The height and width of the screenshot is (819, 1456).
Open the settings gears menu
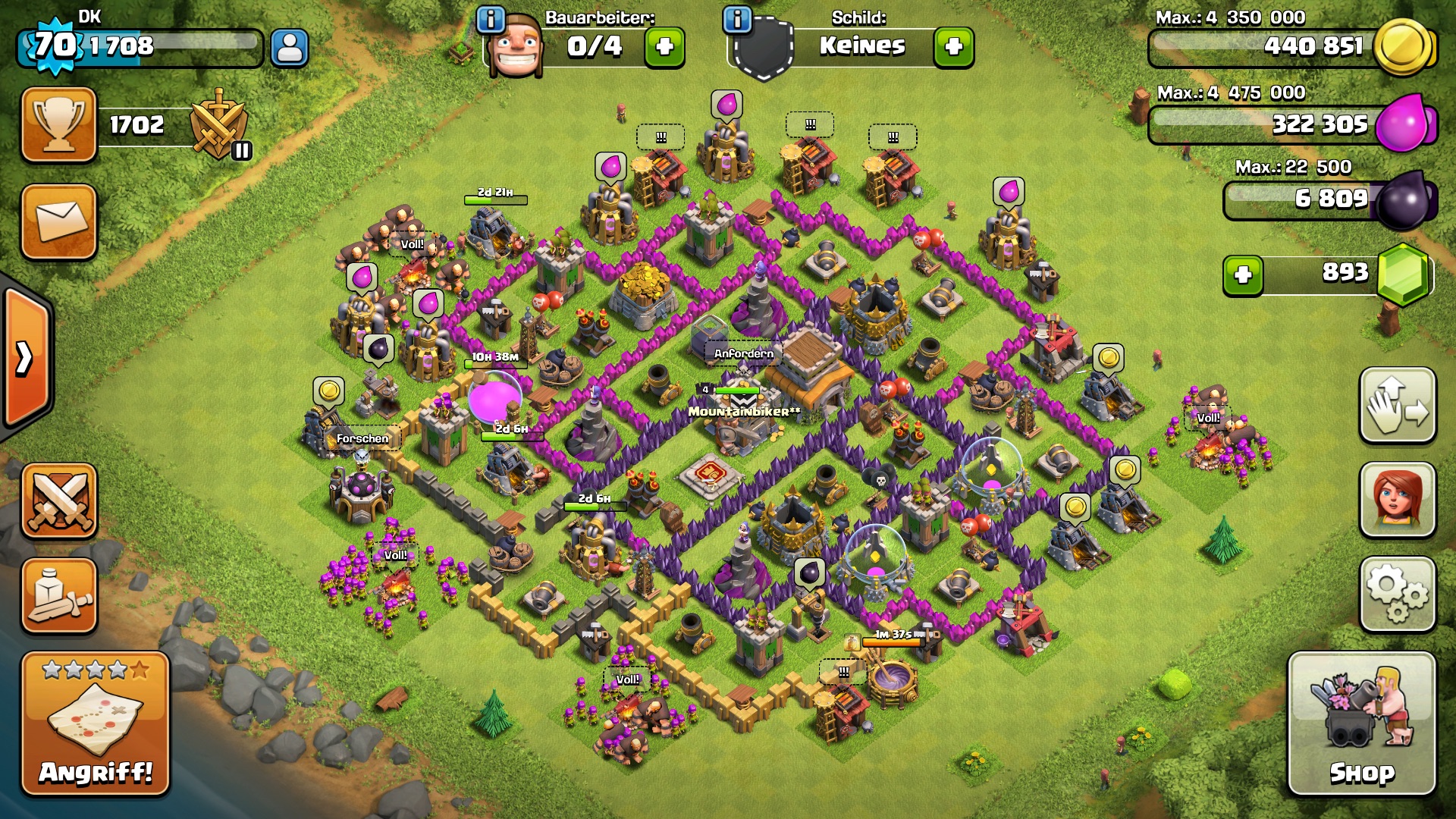[1398, 594]
